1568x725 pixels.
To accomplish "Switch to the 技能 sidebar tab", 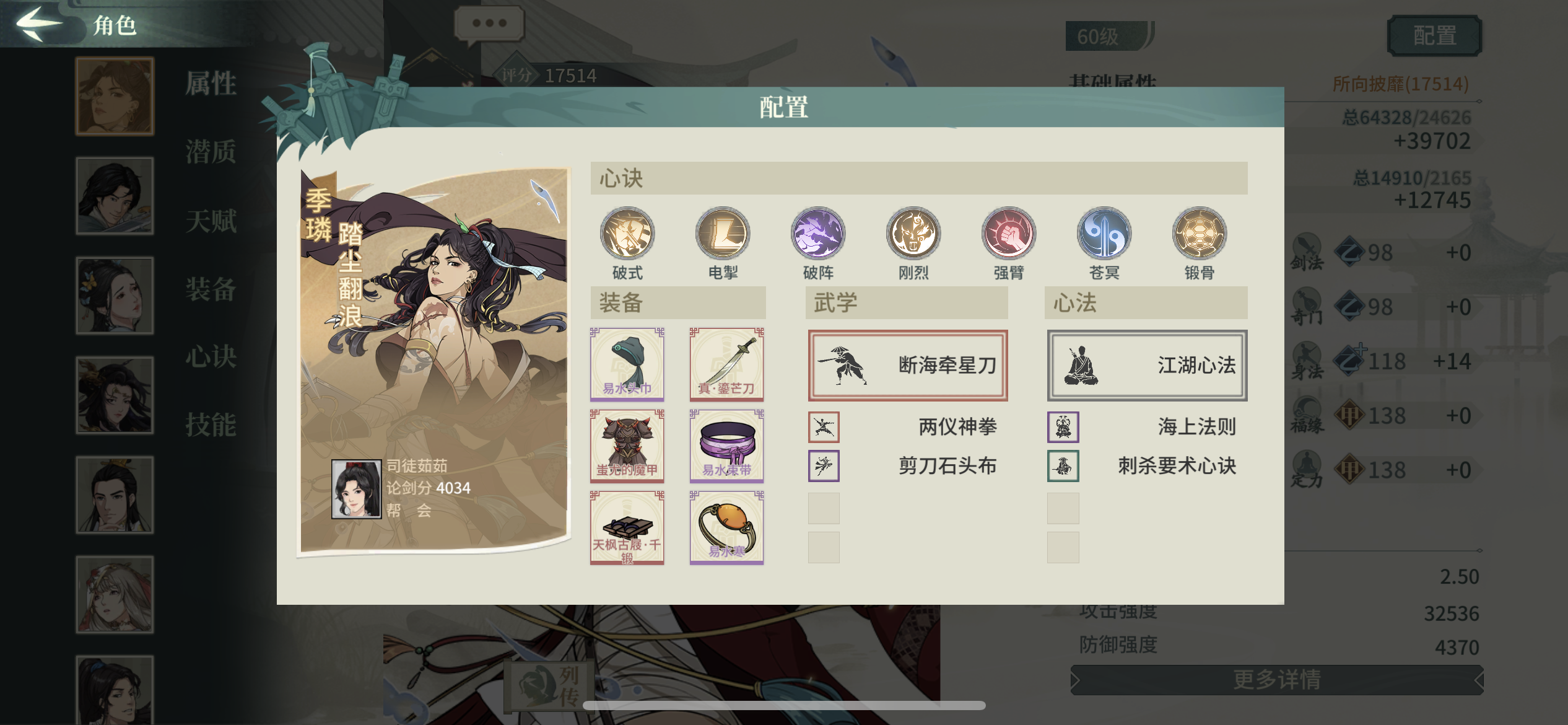I will [210, 426].
